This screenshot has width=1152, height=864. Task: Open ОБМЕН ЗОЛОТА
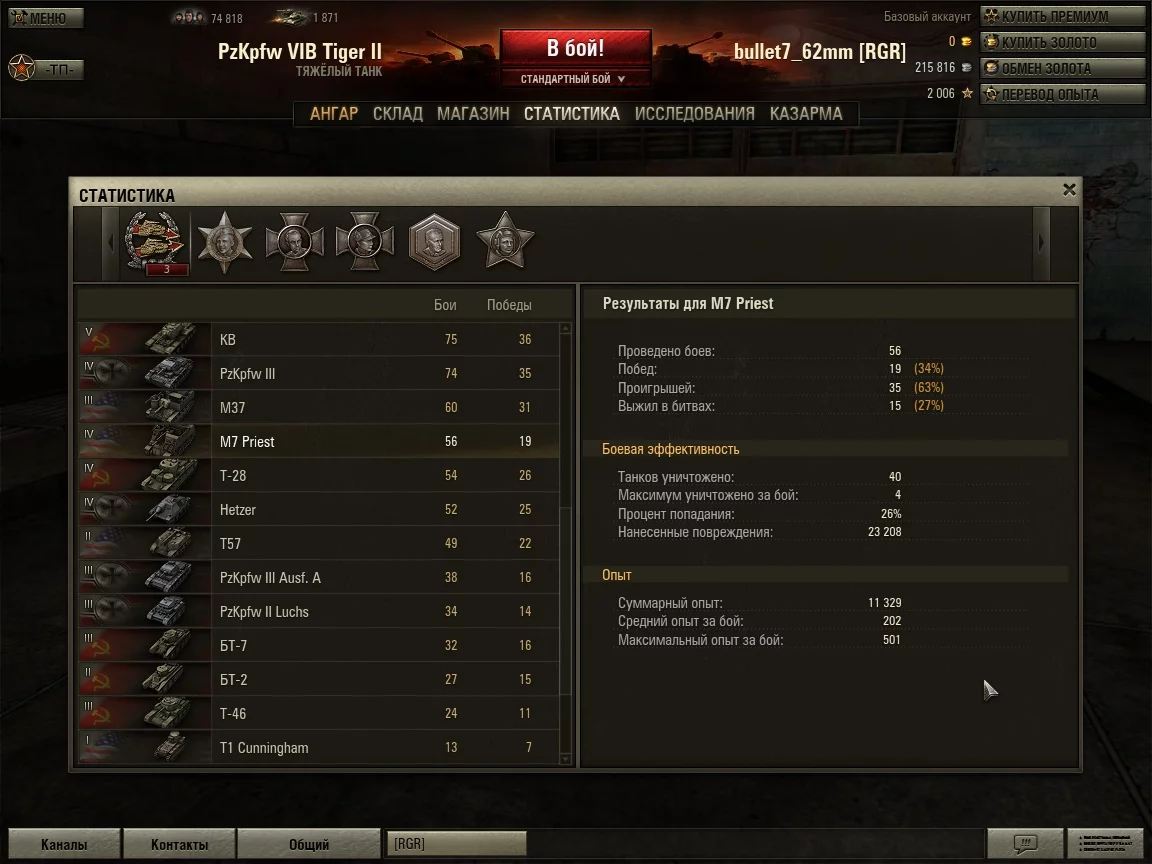coord(1062,68)
